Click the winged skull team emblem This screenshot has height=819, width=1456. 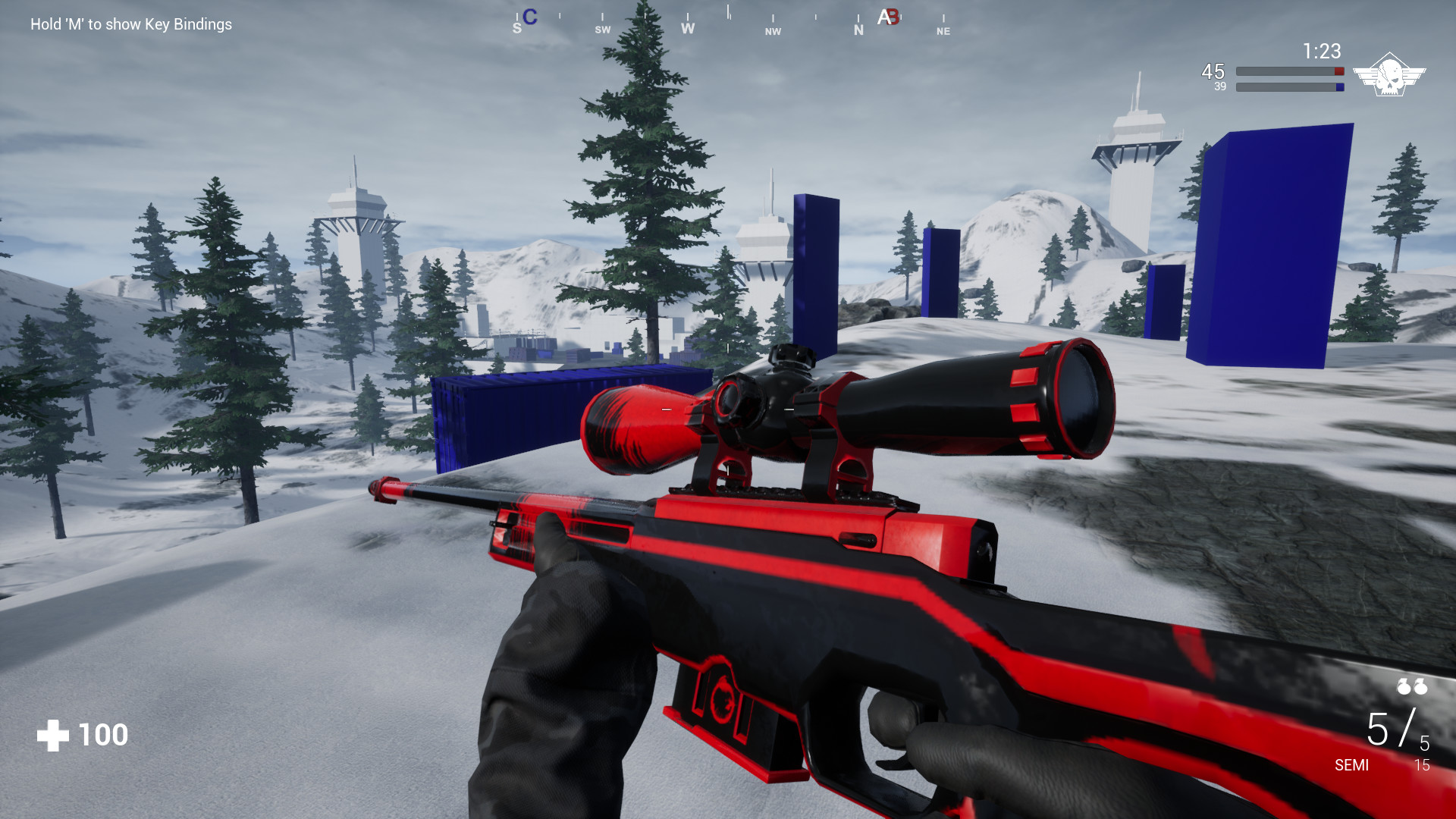click(x=1389, y=74)
